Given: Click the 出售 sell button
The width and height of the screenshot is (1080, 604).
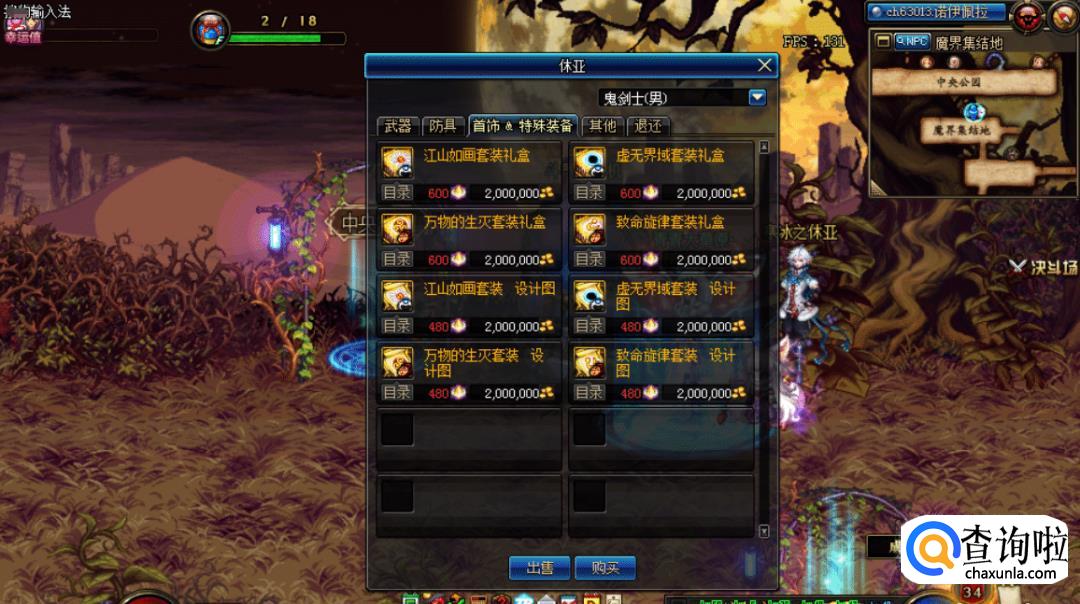Looking at the screenshot, I should (x=540, y=567).
